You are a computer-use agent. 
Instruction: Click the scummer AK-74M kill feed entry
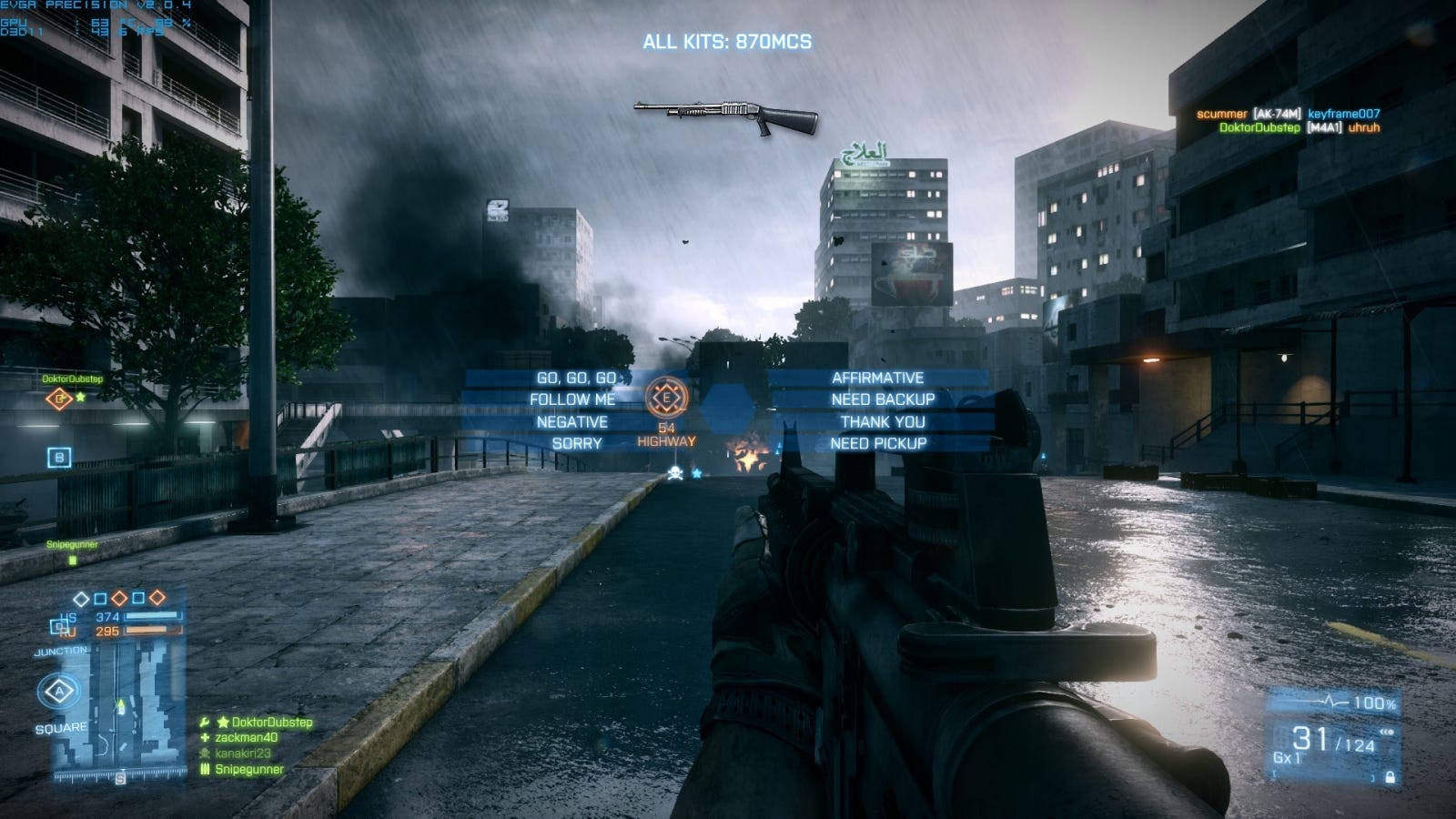pyautogui.click(x=1288, y=114)
